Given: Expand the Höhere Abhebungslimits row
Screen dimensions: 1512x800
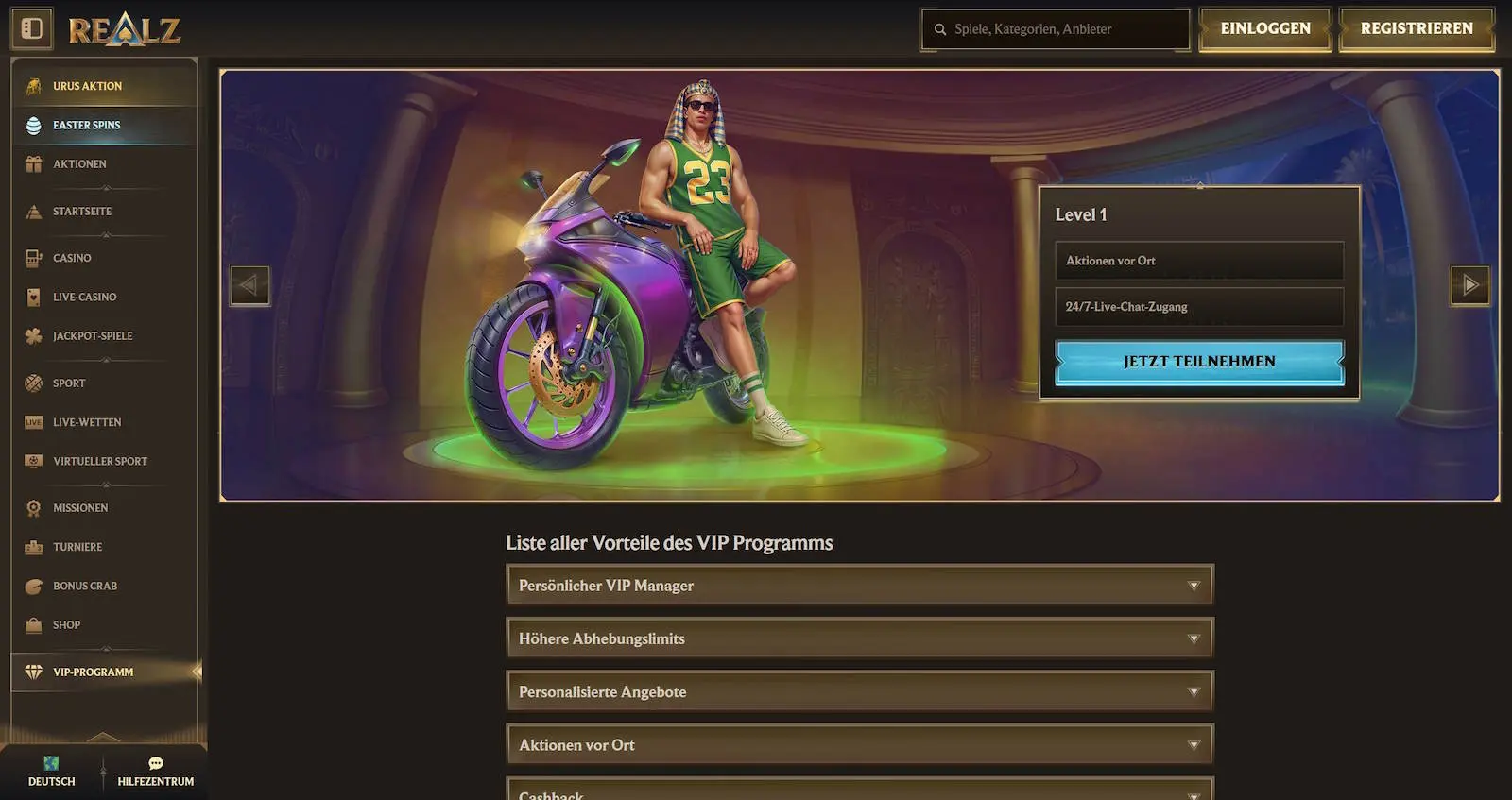Looking at the screenshot, I should (x=859, y=638).
